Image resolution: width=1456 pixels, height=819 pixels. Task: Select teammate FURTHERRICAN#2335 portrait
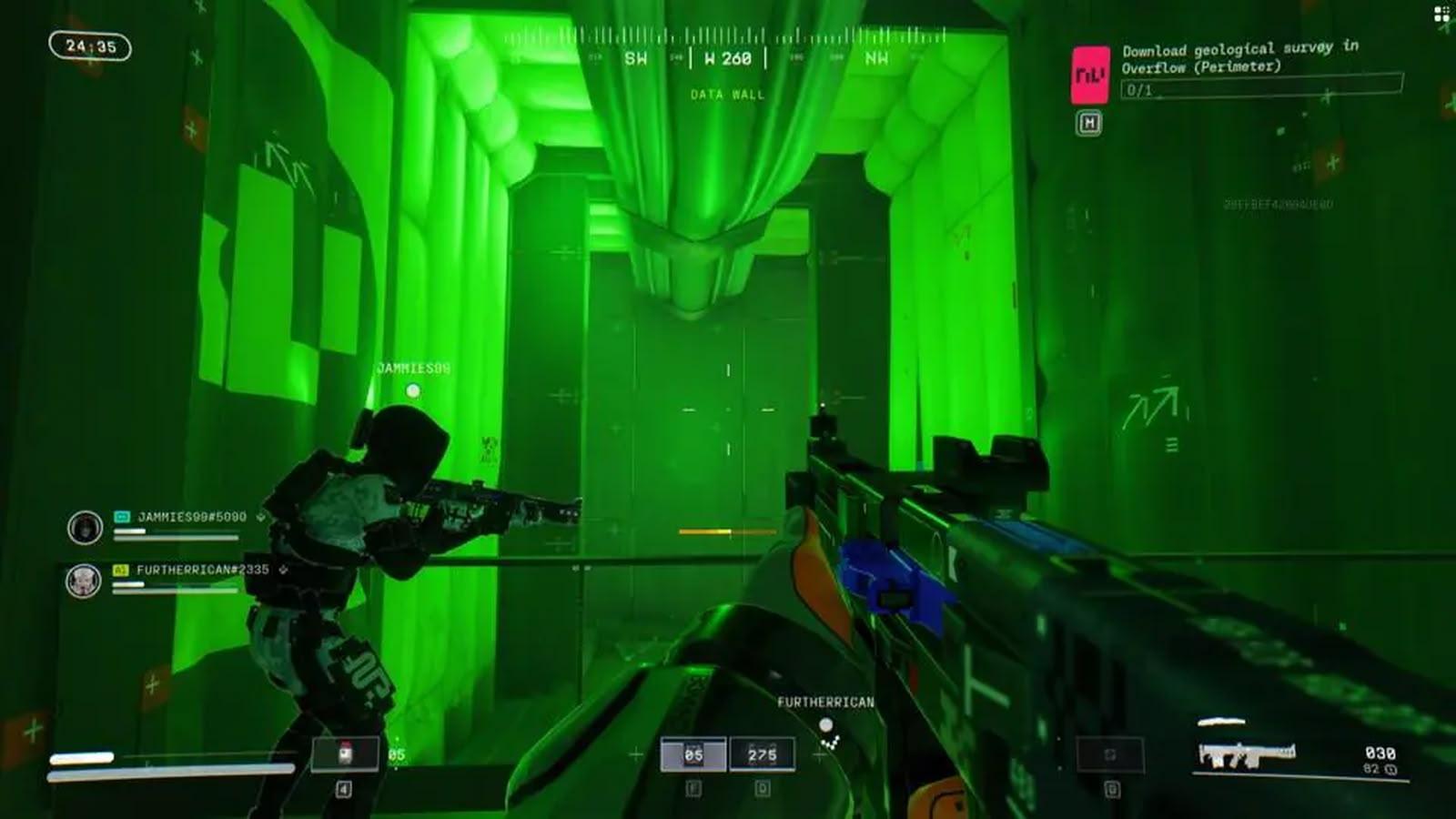pos(84,580)
